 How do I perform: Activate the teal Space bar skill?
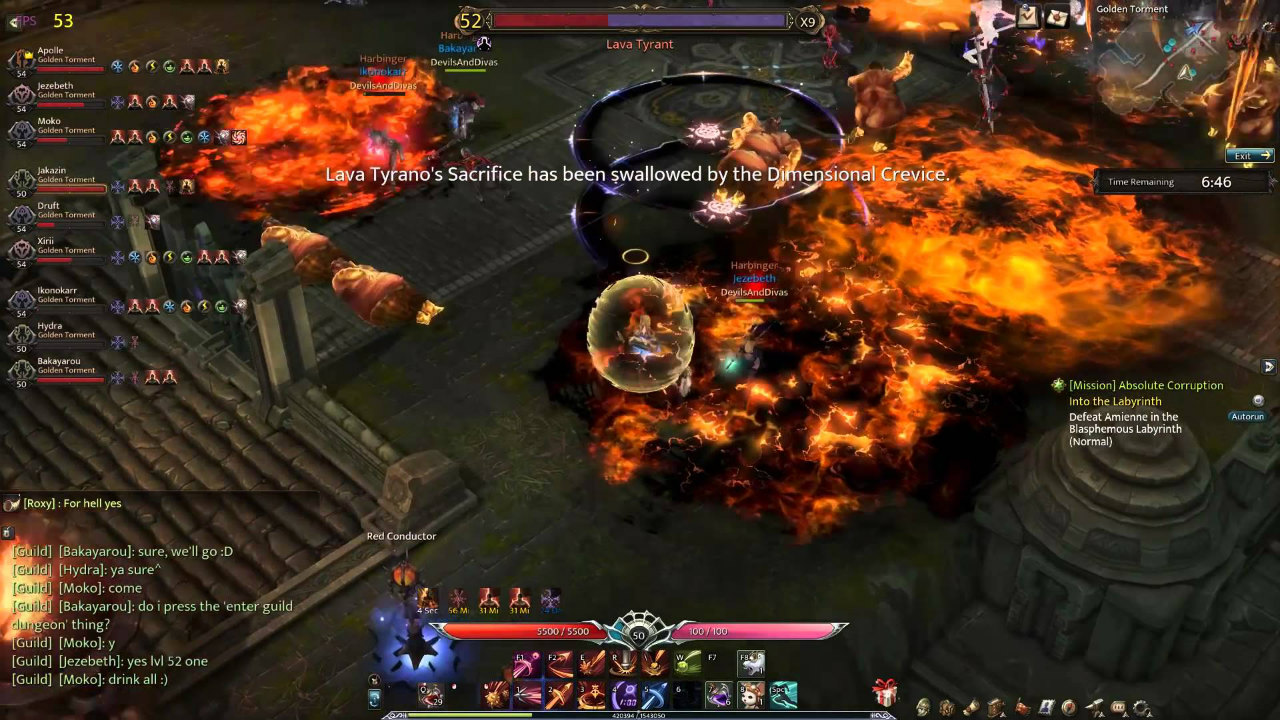(783, 695)
